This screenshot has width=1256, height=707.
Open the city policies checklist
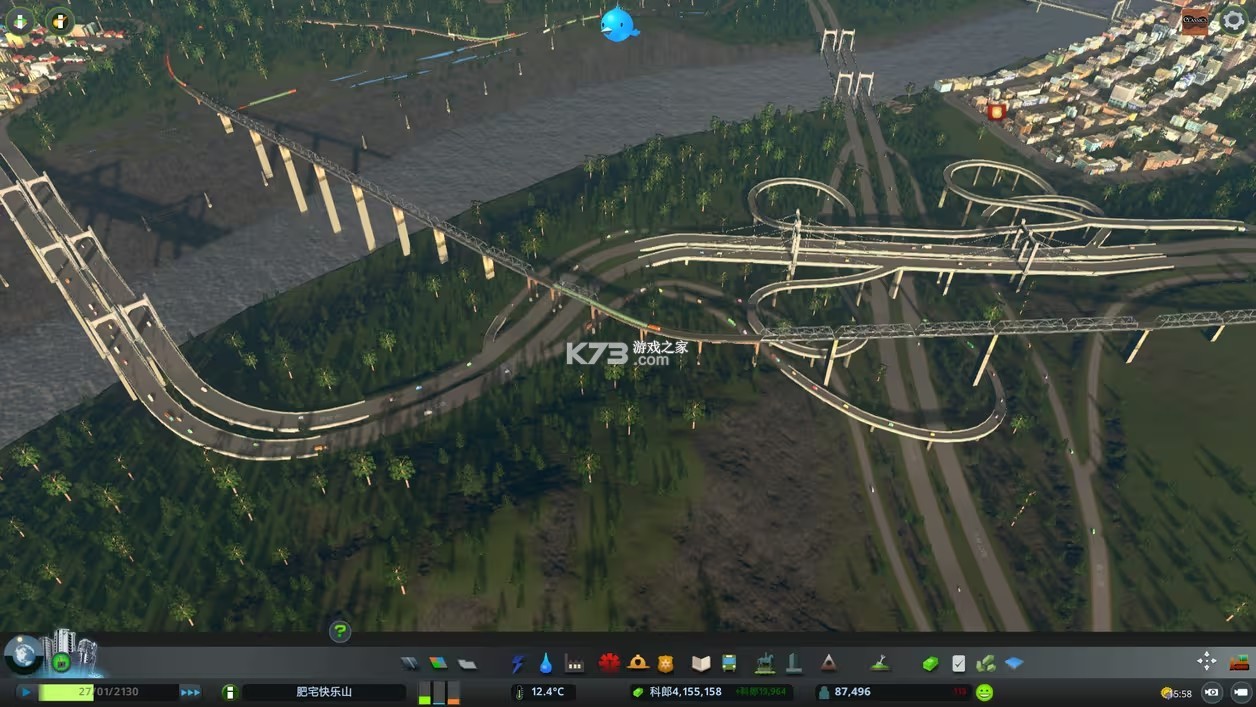coord(958,663)
